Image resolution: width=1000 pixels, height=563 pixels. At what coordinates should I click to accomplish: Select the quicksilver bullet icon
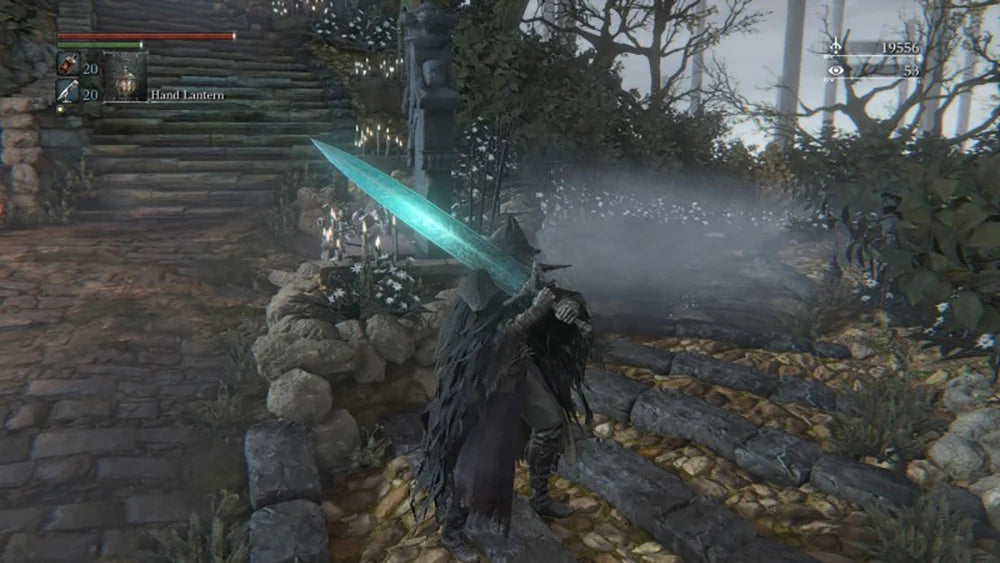(68, 92)
